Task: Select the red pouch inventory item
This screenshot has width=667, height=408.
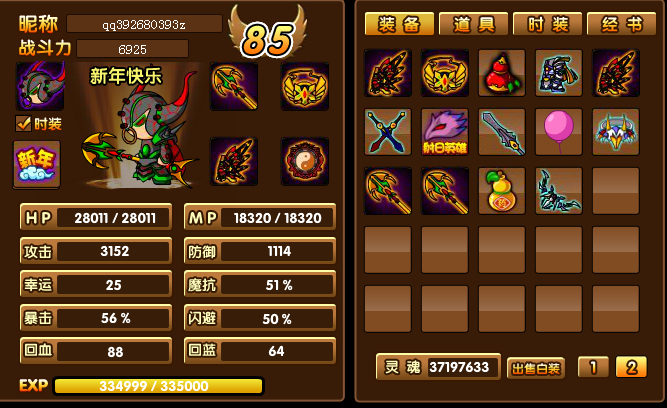Action: (x=502, y=74)
